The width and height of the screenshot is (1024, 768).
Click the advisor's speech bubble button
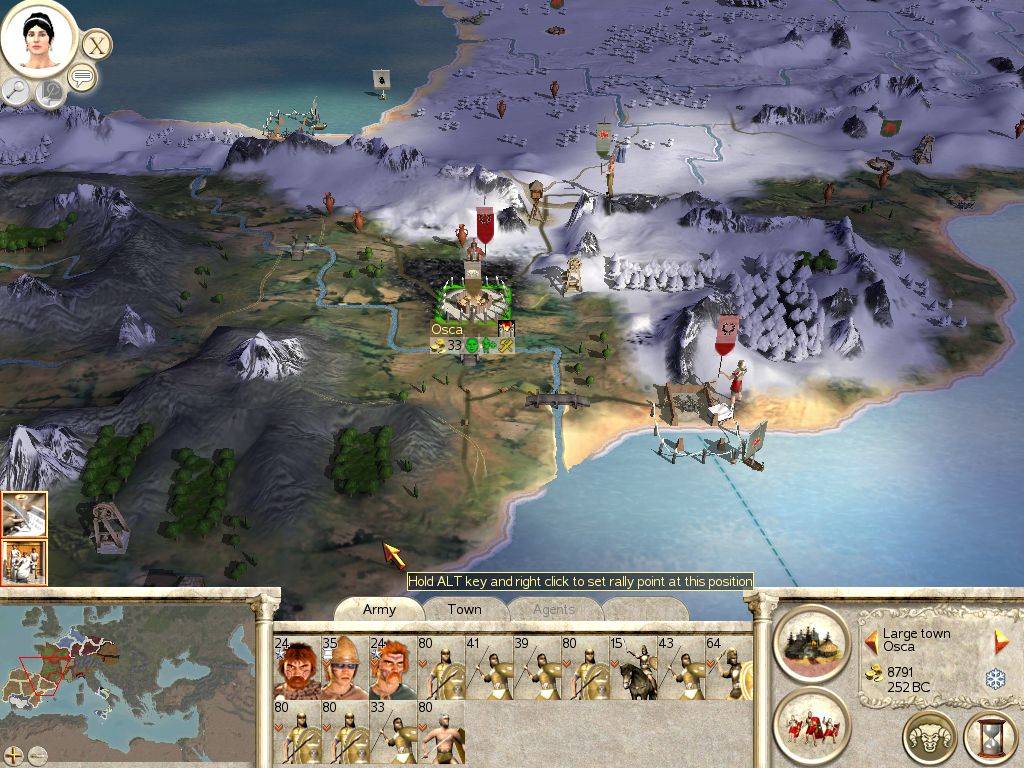tap(81, 77)
